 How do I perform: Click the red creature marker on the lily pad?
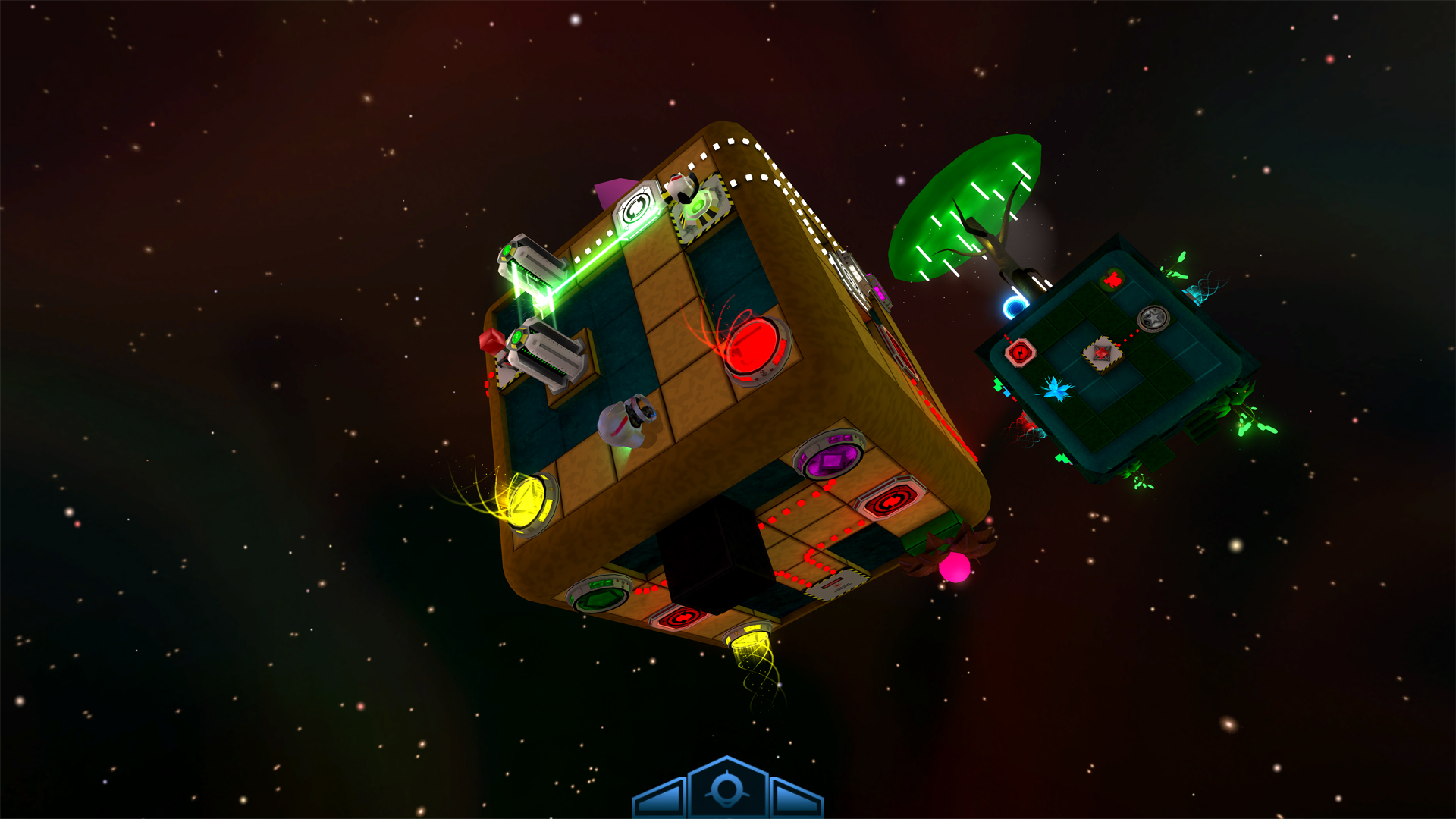[1111, 279]
